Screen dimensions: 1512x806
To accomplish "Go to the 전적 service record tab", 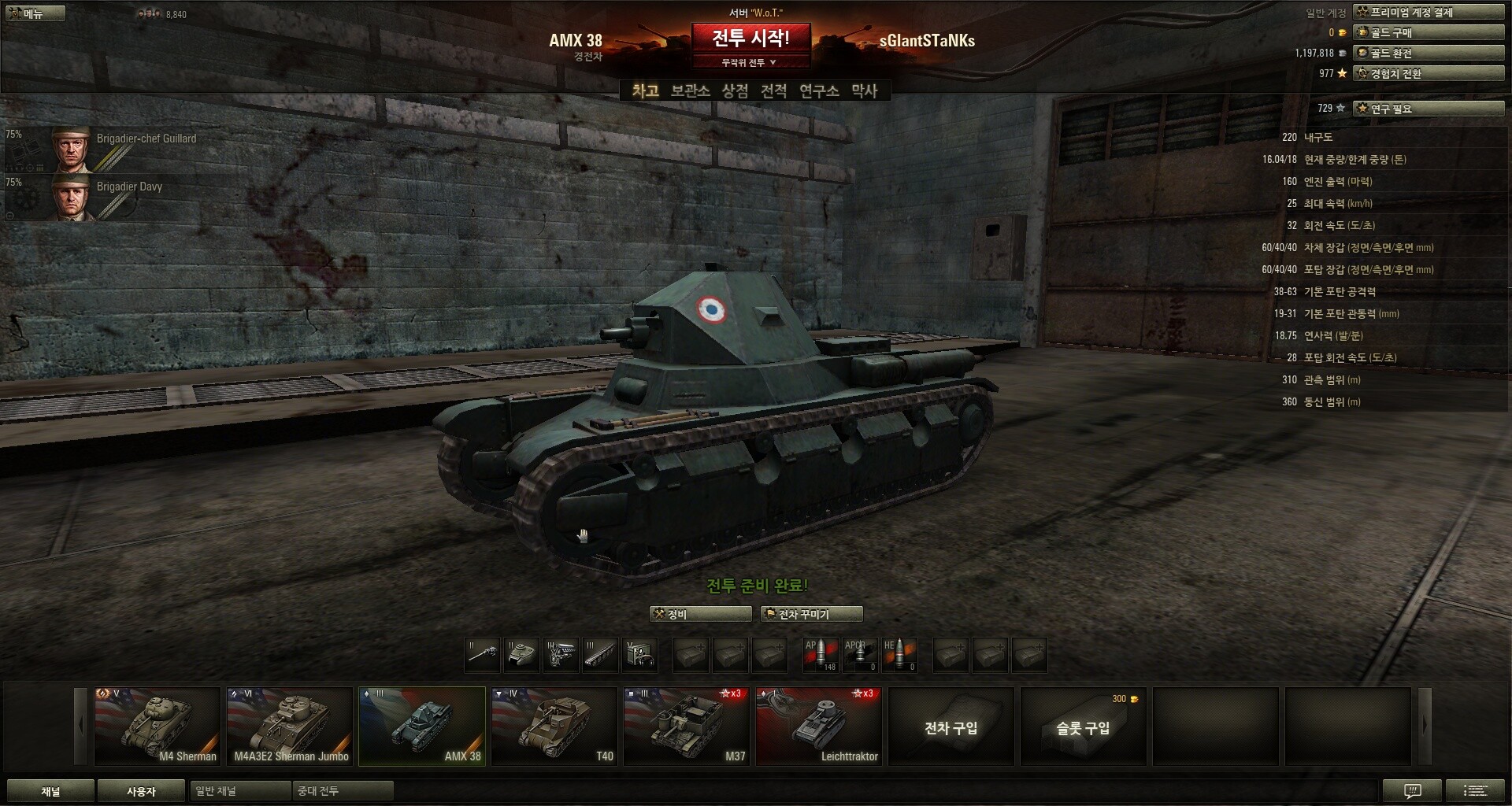I will (773, 91).
